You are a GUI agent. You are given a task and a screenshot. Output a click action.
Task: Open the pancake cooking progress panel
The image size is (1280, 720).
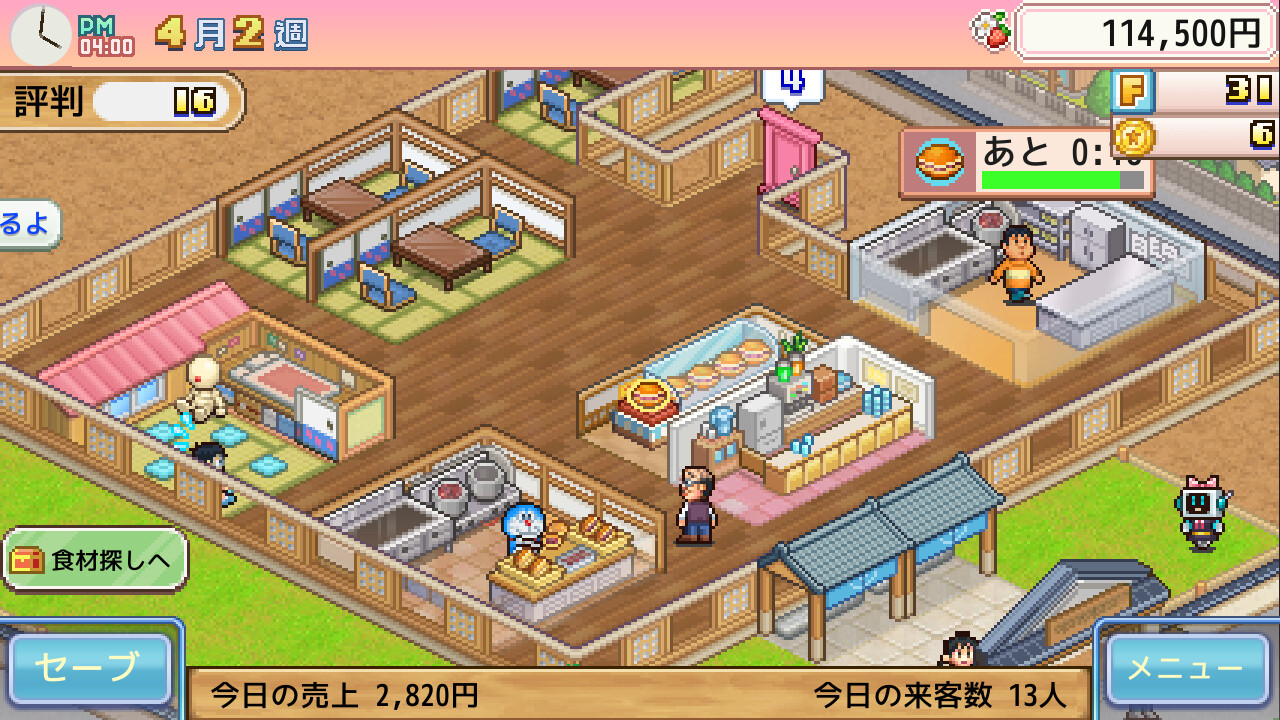tap(1026, 163)
